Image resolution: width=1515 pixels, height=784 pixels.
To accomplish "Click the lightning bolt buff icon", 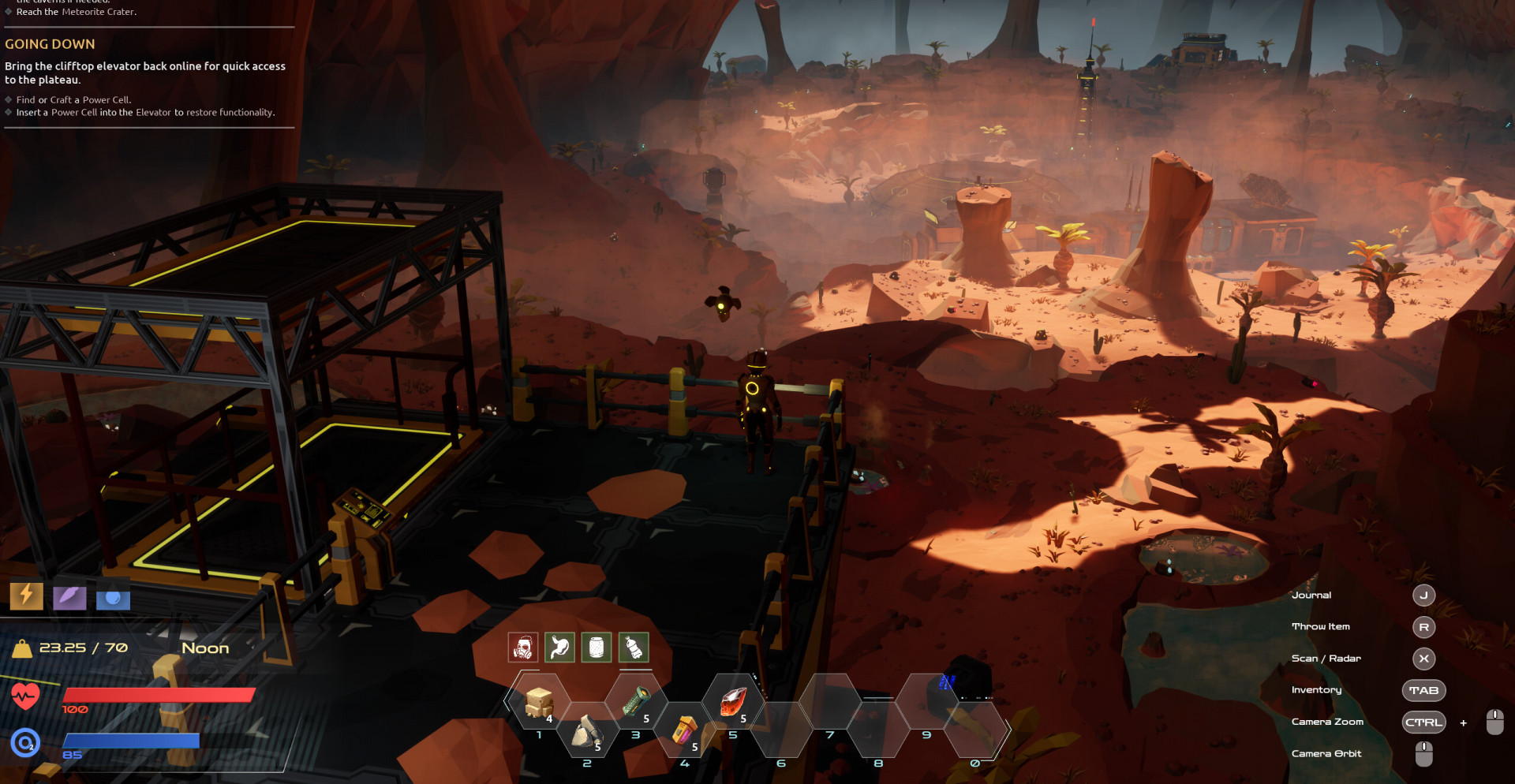I will [x=26, y=595].
